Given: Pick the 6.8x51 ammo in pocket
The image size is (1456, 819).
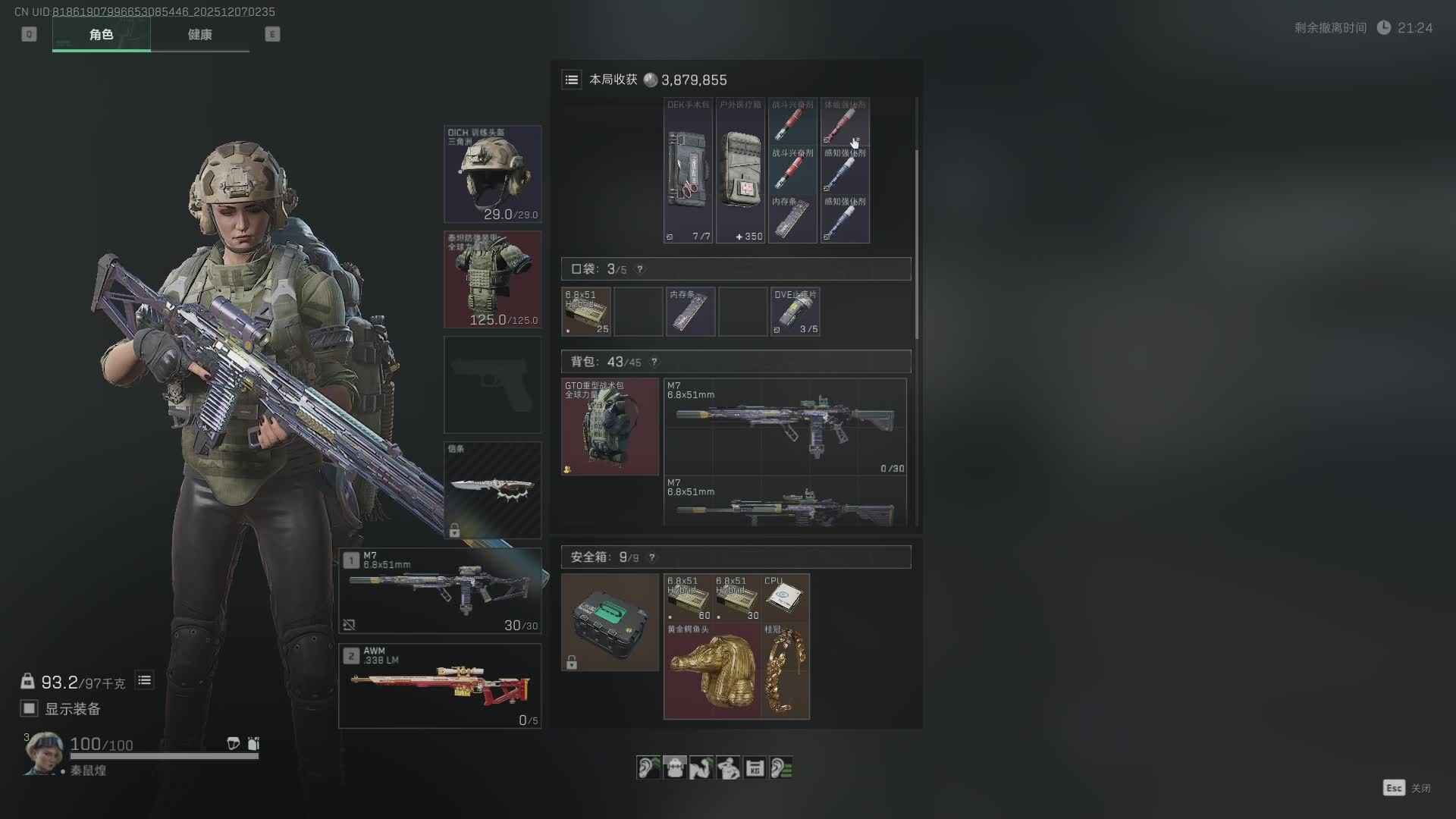Looking at the screenshot, I should pyautogui.click(x=586, y=312).
